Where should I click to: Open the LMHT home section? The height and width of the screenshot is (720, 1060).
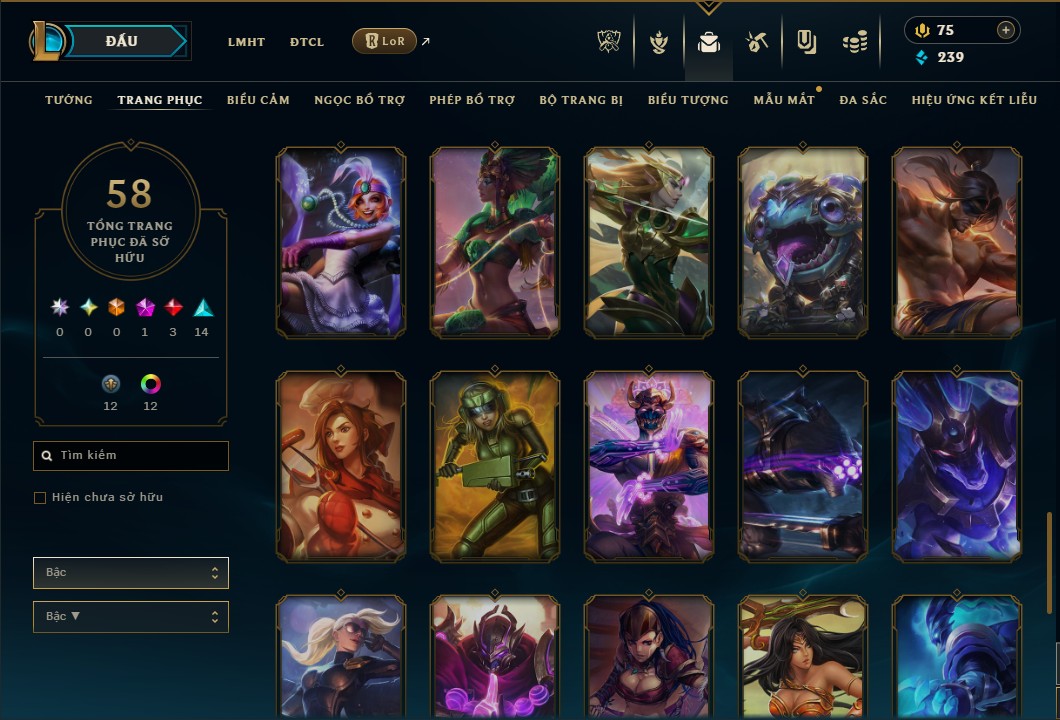click(x=246, y=42)
